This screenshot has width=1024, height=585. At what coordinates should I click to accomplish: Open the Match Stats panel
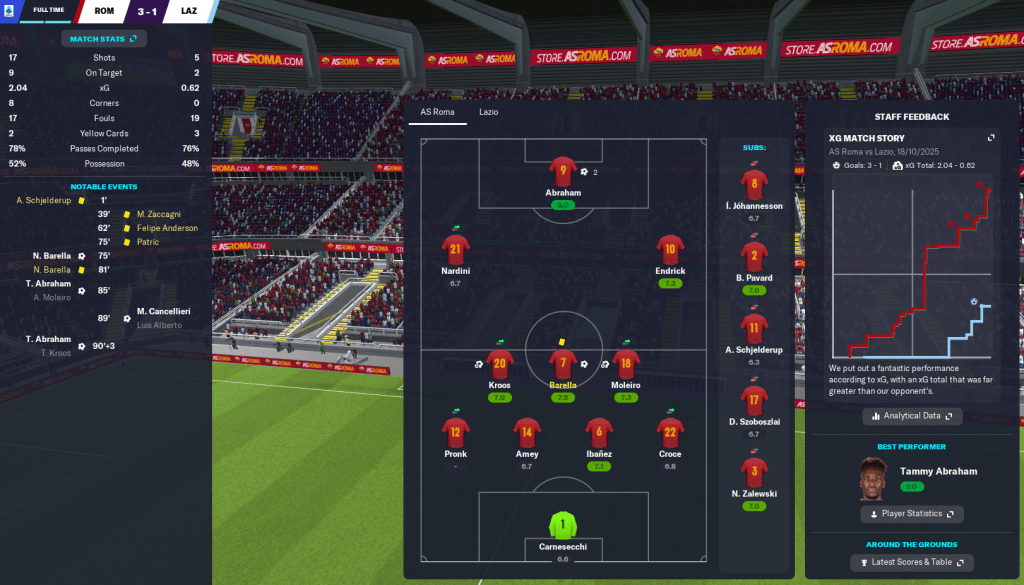(x=104, y=39)
